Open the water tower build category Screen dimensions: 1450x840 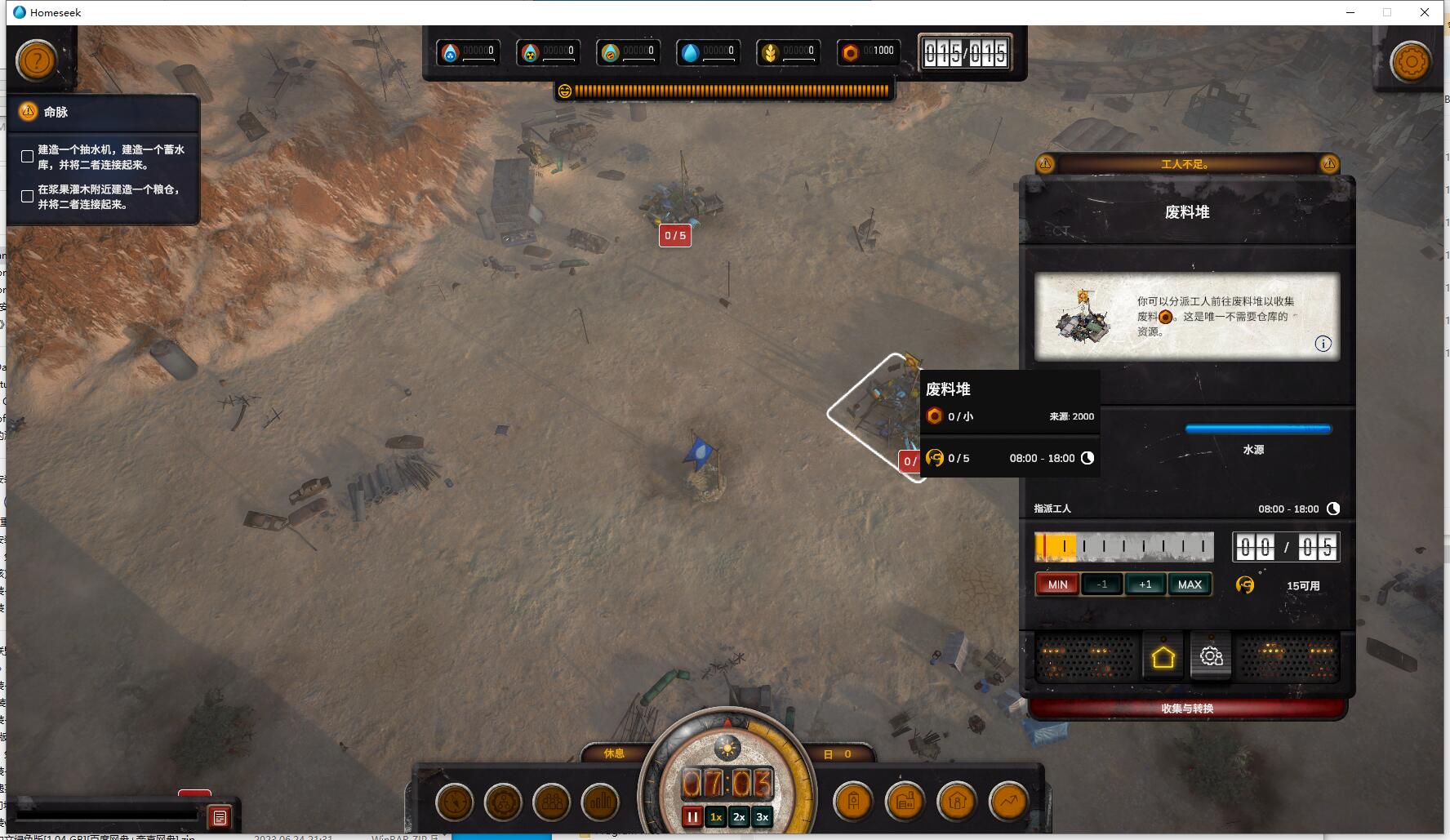point(853,802)
